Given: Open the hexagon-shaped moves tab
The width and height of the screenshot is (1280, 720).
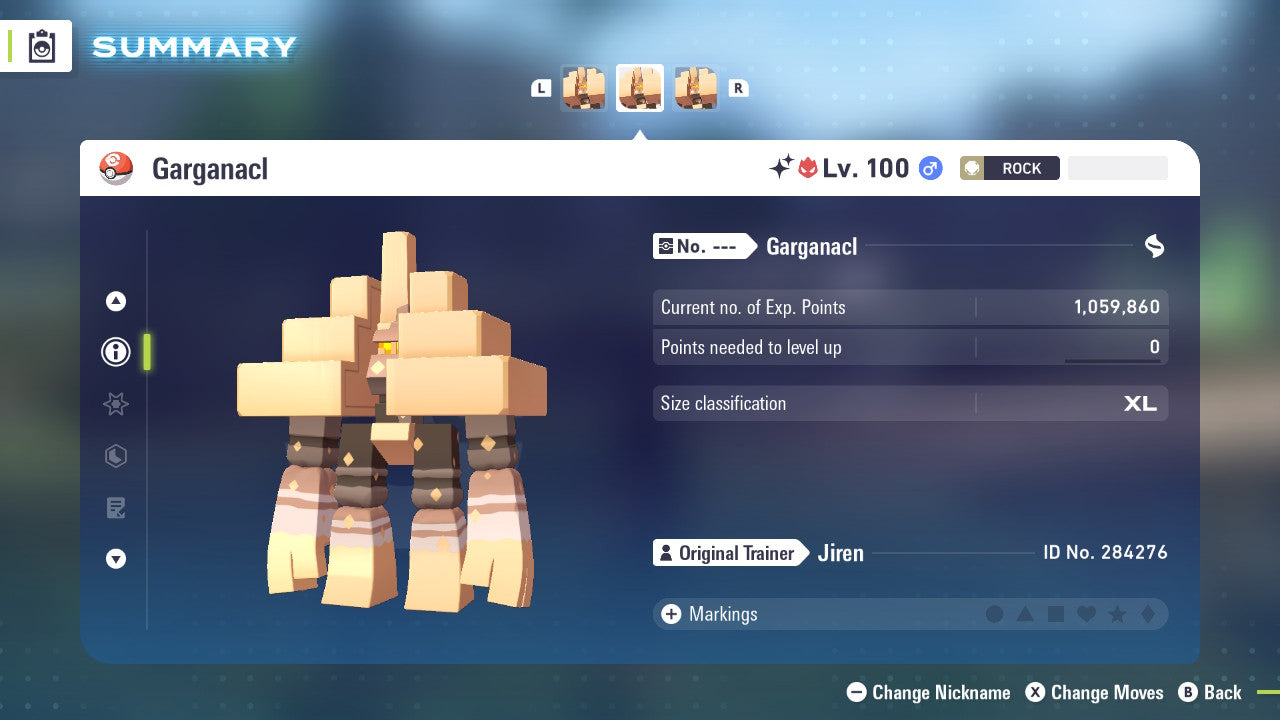Looking at the screenshot, I should 116,456.
